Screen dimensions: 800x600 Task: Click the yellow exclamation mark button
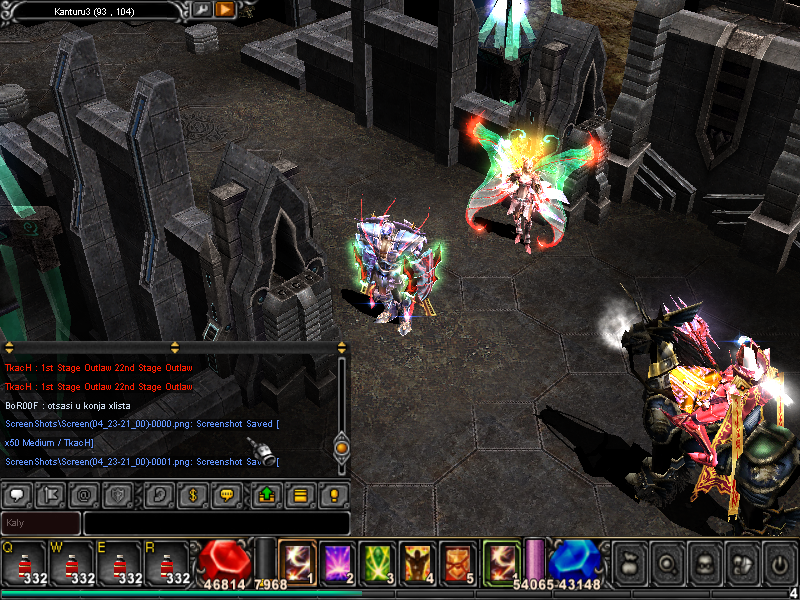click(x=333, y=494)
